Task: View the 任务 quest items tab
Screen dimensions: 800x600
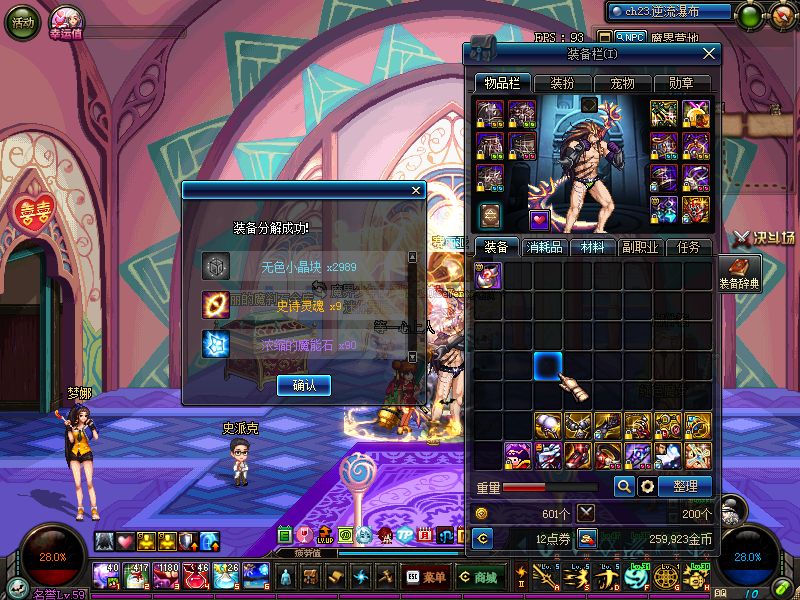Action: pyautogui.click(x=688, y=247)
